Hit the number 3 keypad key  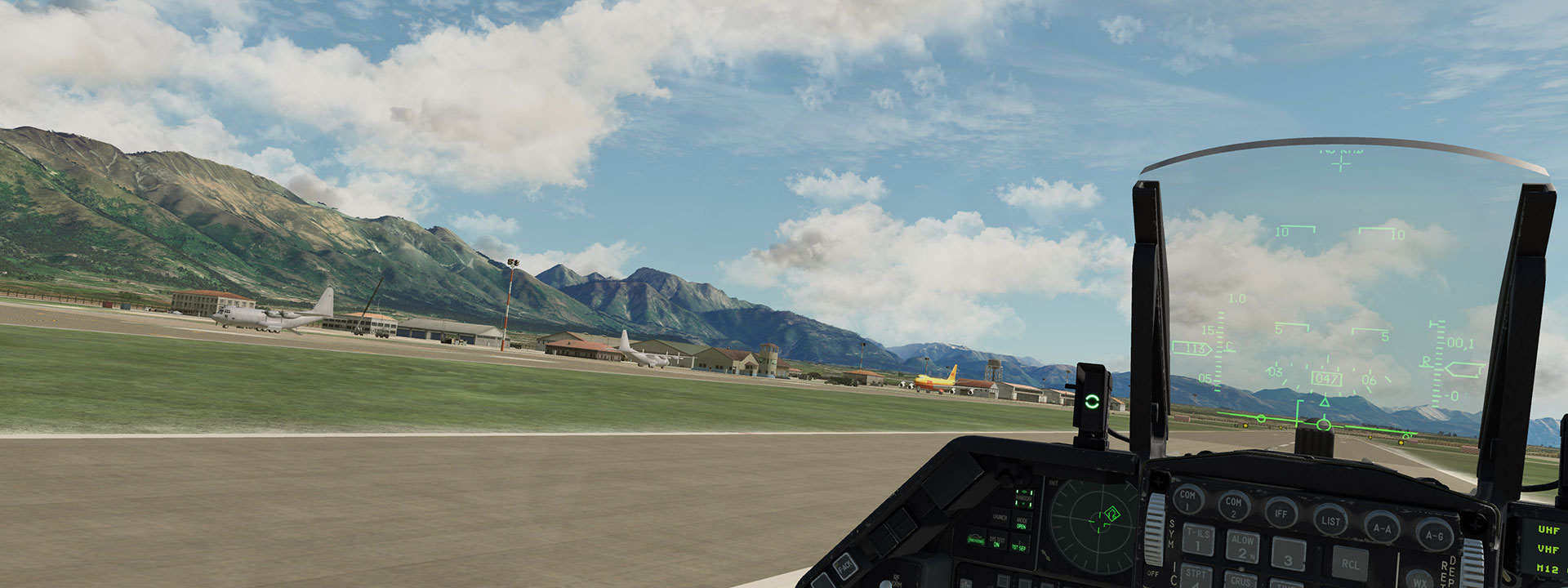click(x=1288, y=555)
